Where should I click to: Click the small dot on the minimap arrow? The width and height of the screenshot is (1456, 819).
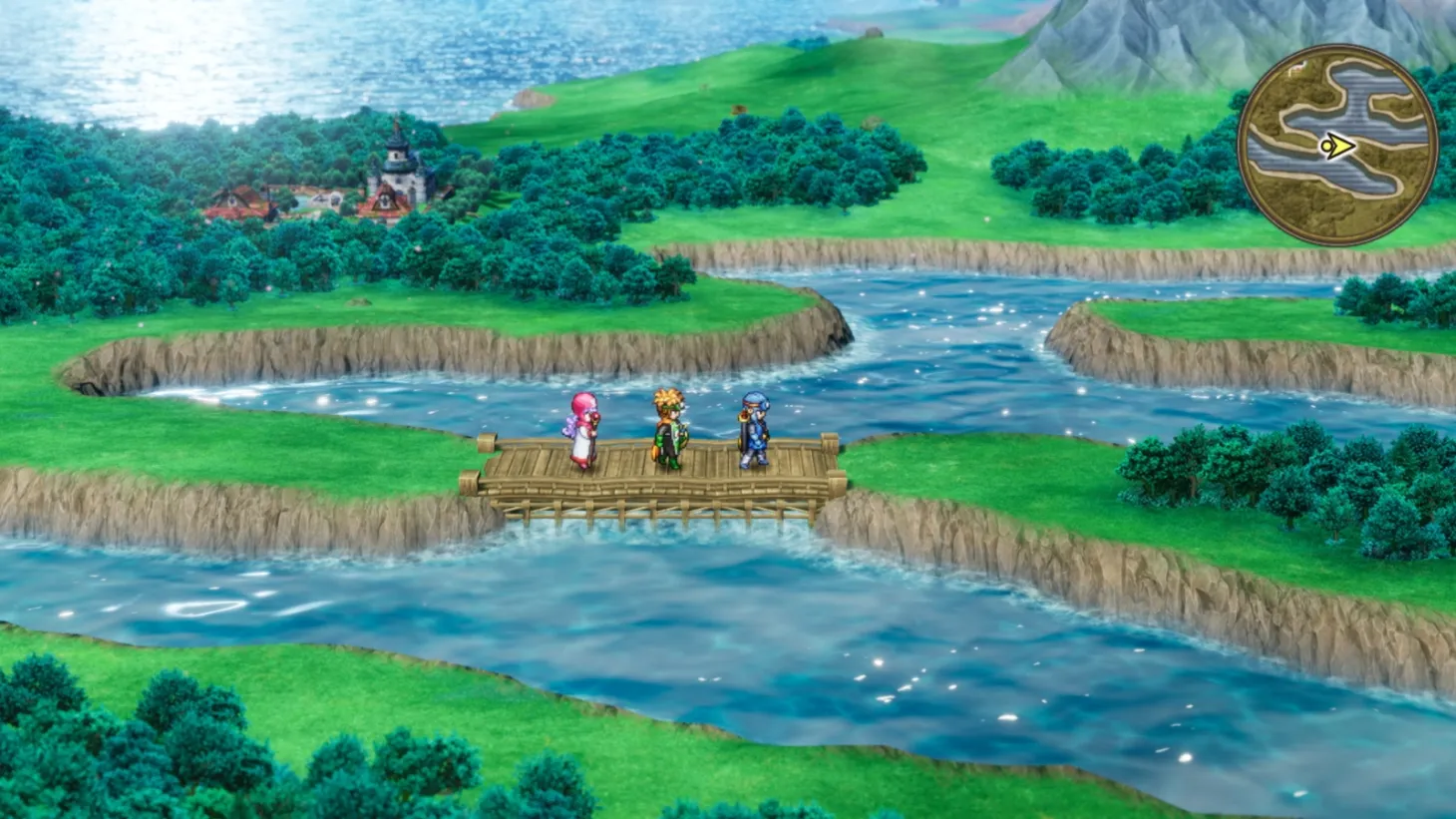1326,146
